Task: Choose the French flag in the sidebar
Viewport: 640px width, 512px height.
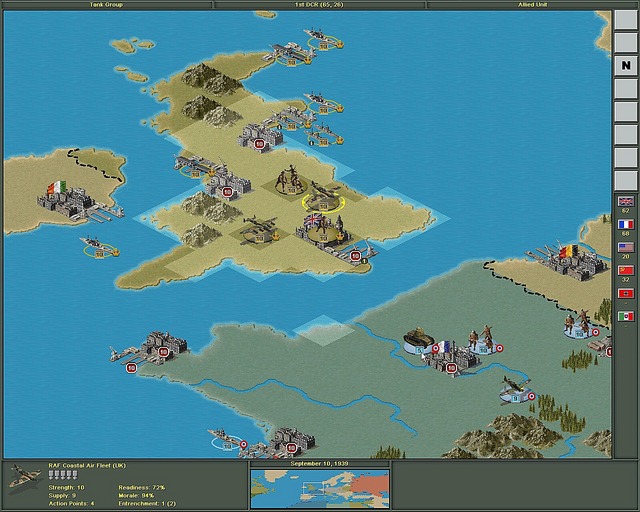Action: pos(626,225)
